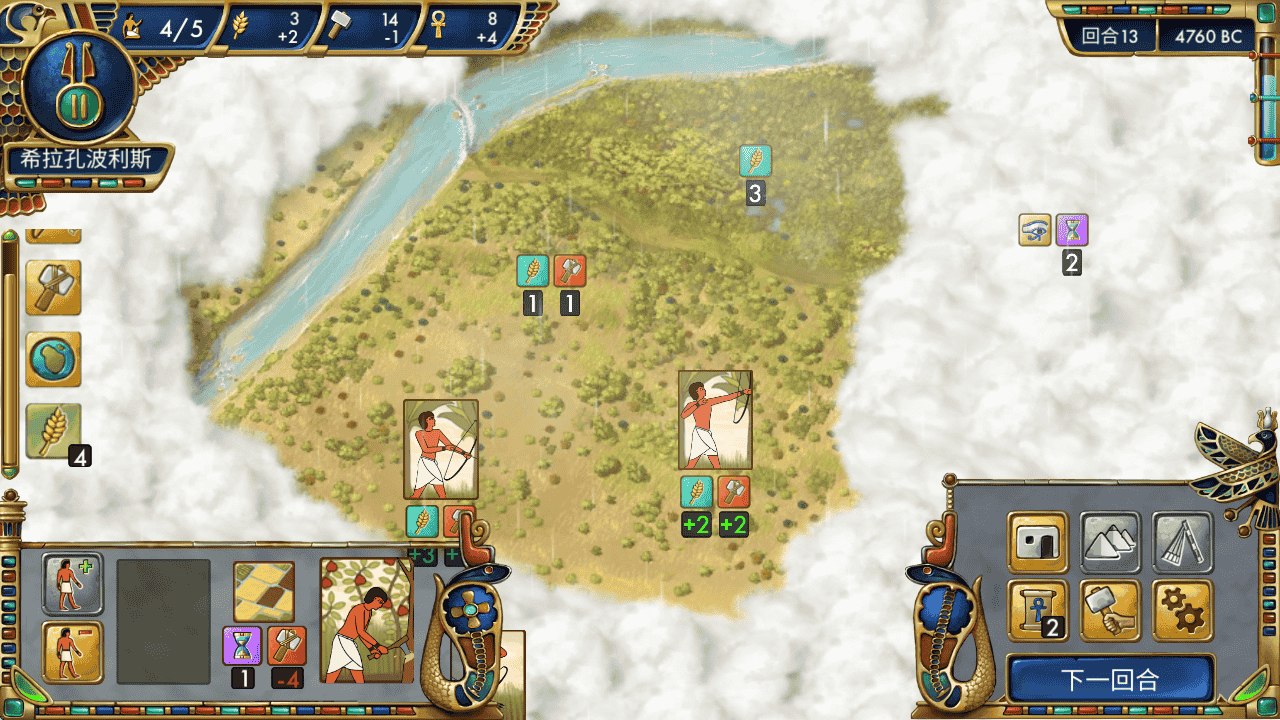Select the left archer hunter unit card
This screenshot has height=720, width=1280.
[x=440, y=449]
